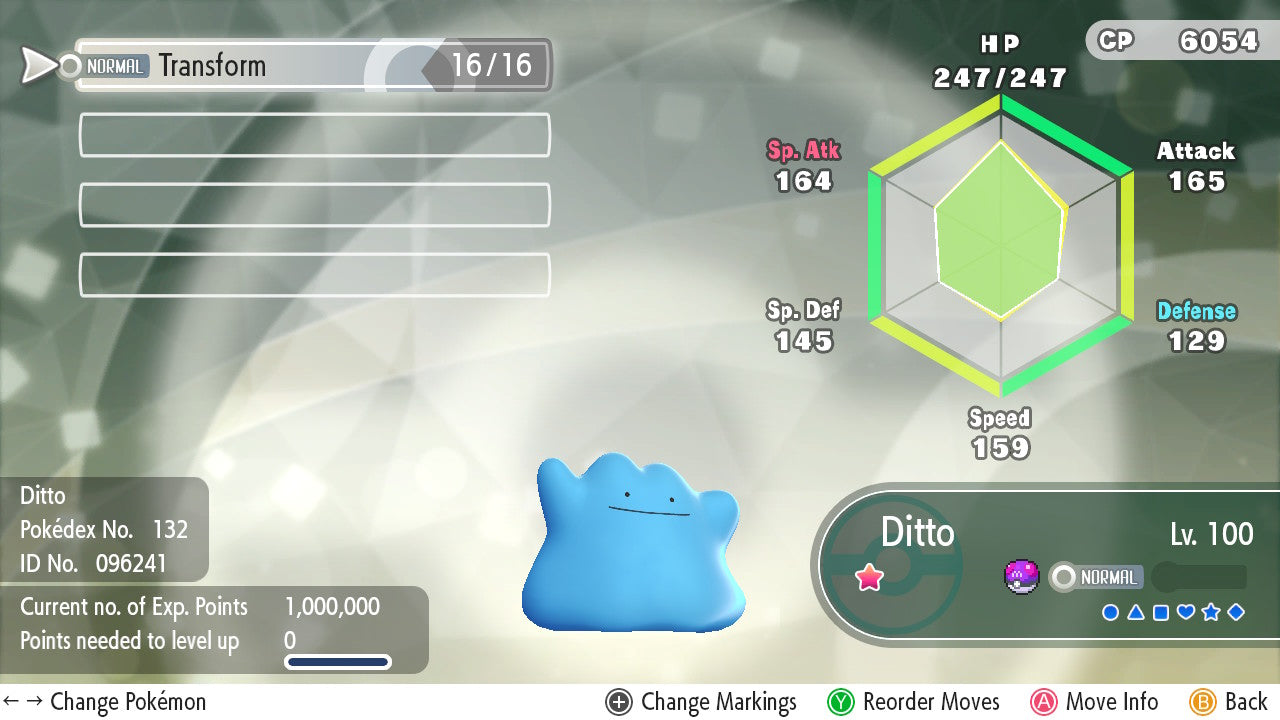Toggle the circle marking
The height and width of the screenshot is (720, 1280).
(1110, 612)
